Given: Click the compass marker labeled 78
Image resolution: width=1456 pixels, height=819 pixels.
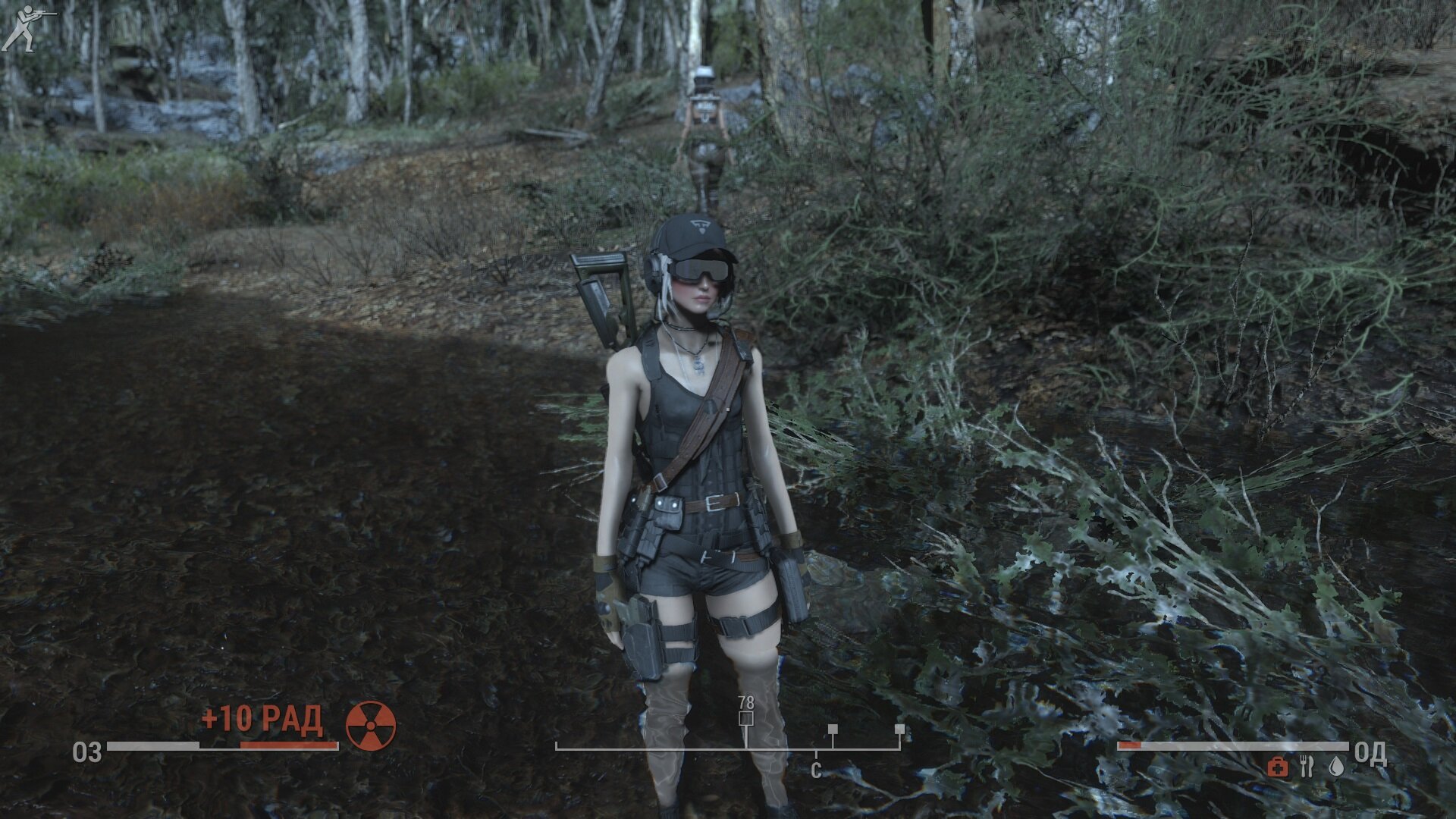Looking at the screenshot, I should (x=746, y=717).
